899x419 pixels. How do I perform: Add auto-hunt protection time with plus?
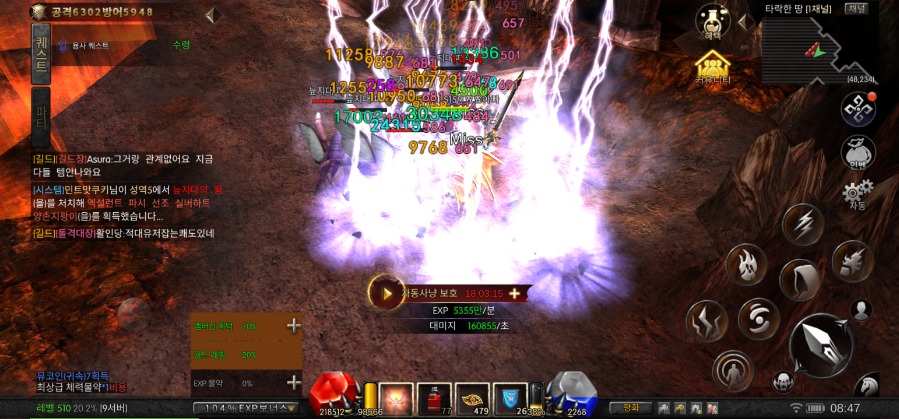tap(515, 293)
